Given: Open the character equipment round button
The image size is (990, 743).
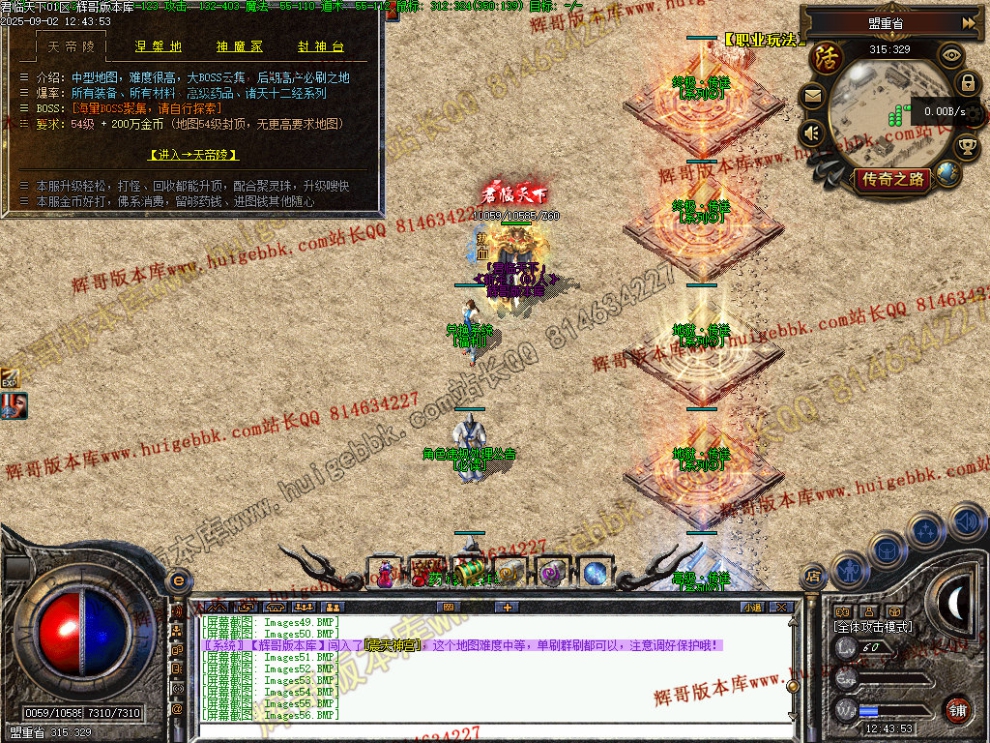Looking at the screenshot, I should (850, 571).
